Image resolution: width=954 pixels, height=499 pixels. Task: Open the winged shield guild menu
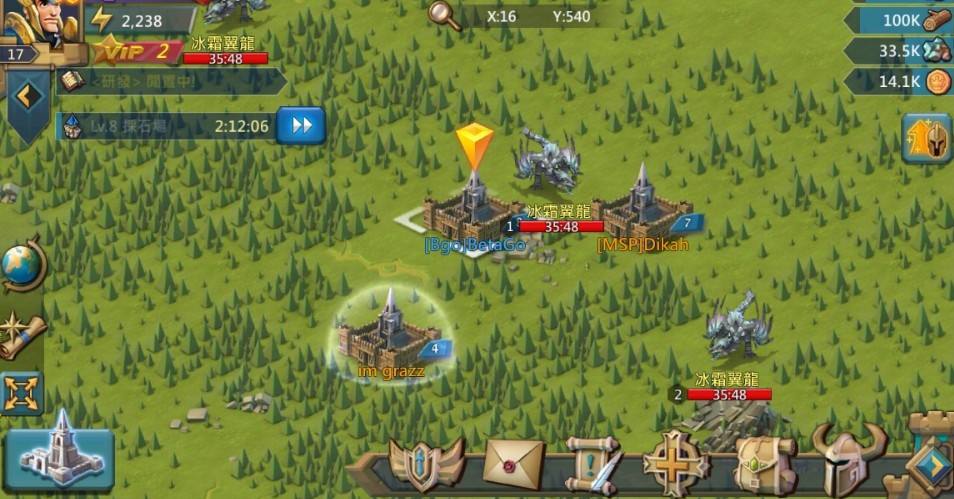pyautogui.click(x=427, y=465)
